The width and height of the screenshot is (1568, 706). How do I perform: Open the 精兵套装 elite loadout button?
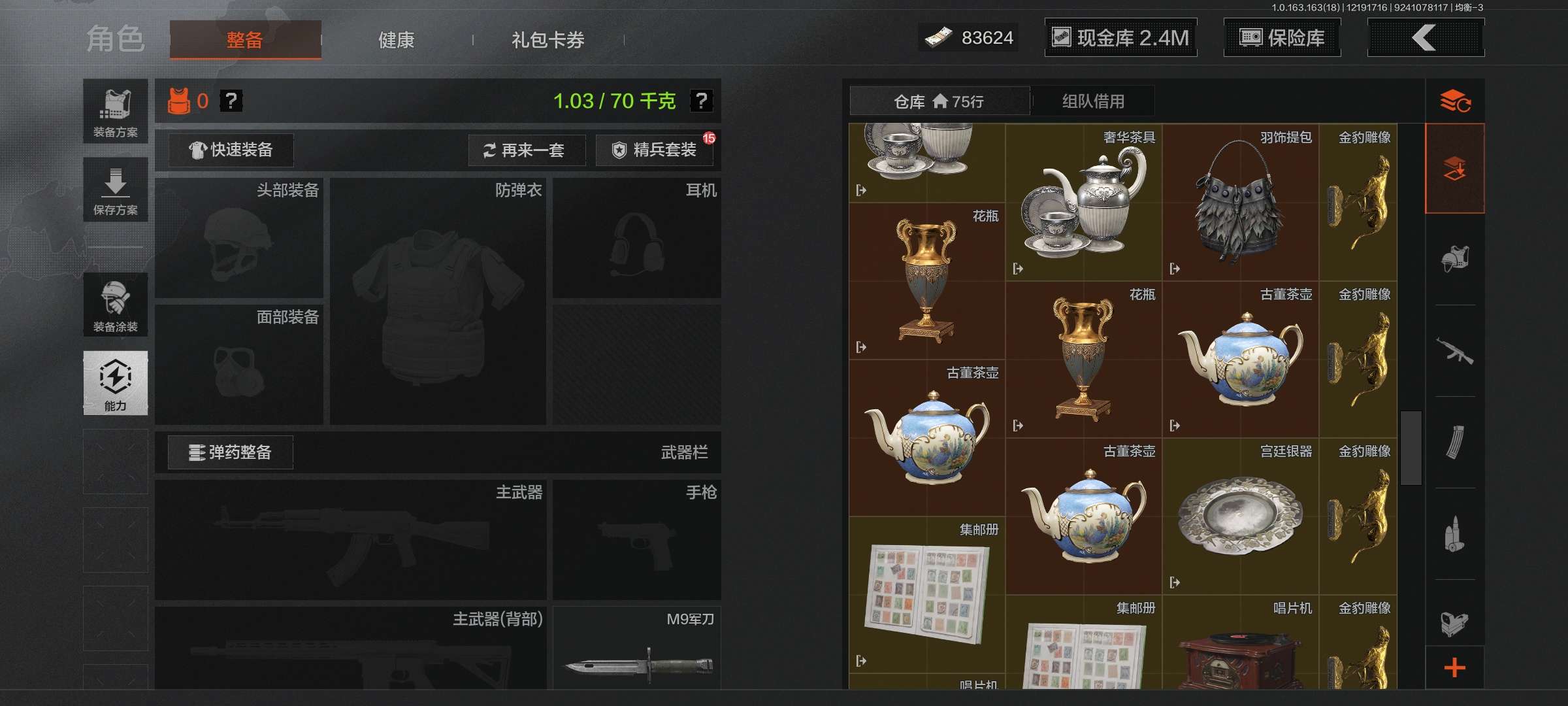(653, 150)
